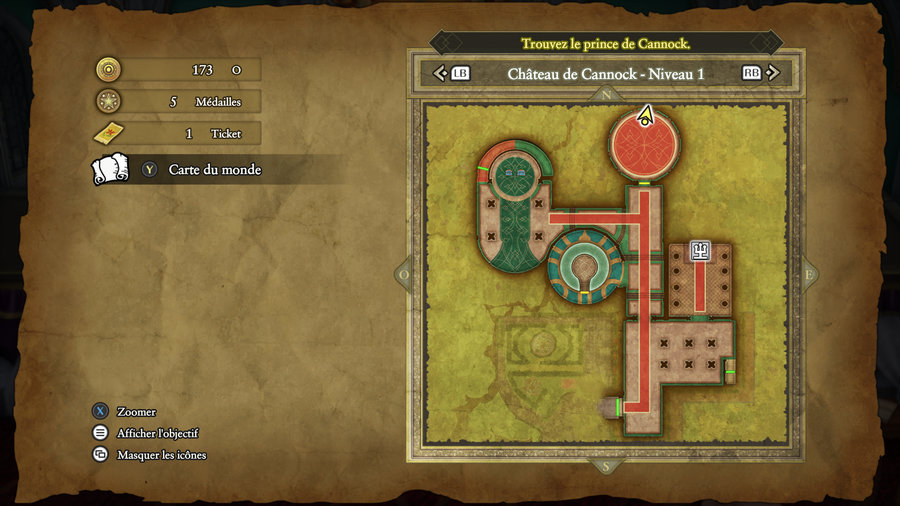This screenshot has width=900, height=506.
Task: Click the objective banner about prince de Cannock
Action: click(x=606, y=44)
